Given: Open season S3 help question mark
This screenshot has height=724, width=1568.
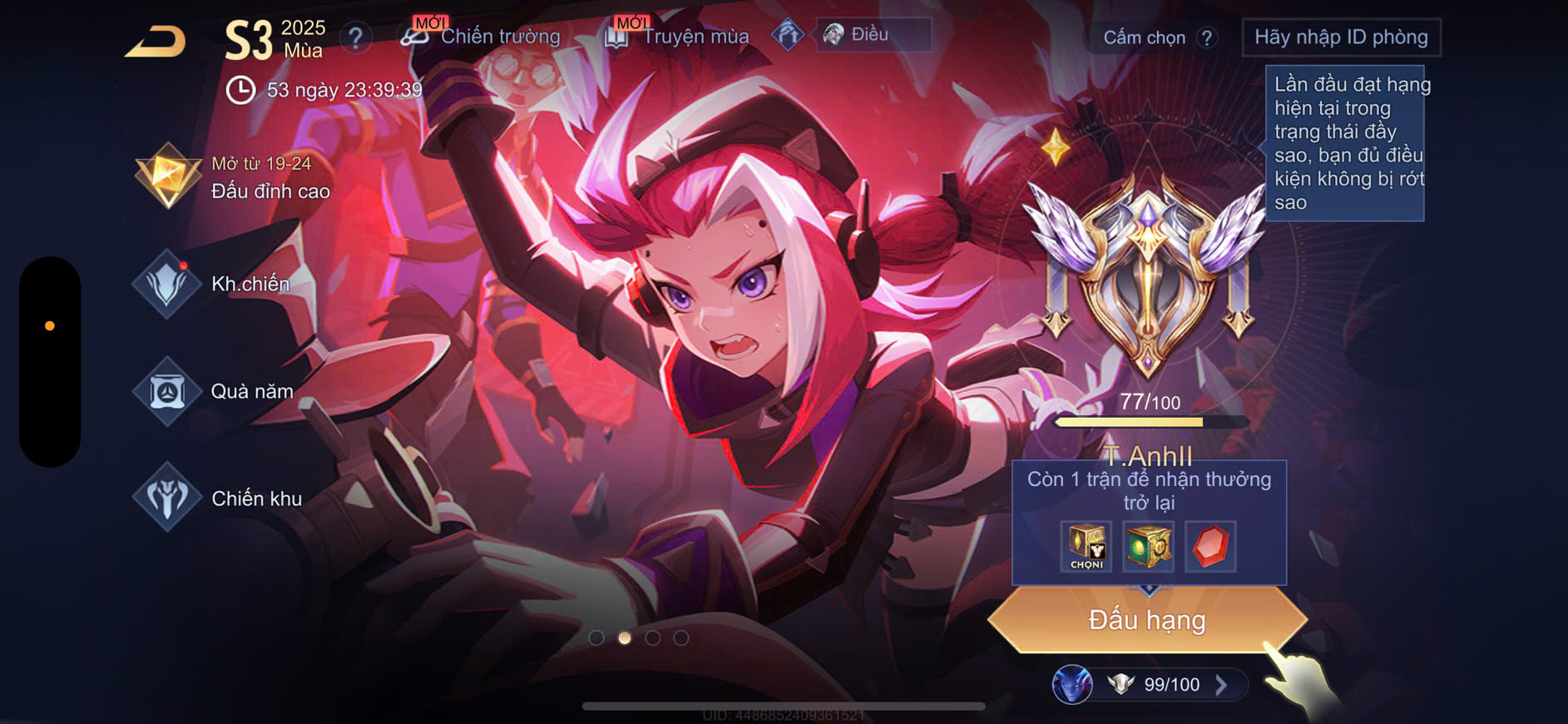Looking at the screenshot, I should [x=355, y=37].
